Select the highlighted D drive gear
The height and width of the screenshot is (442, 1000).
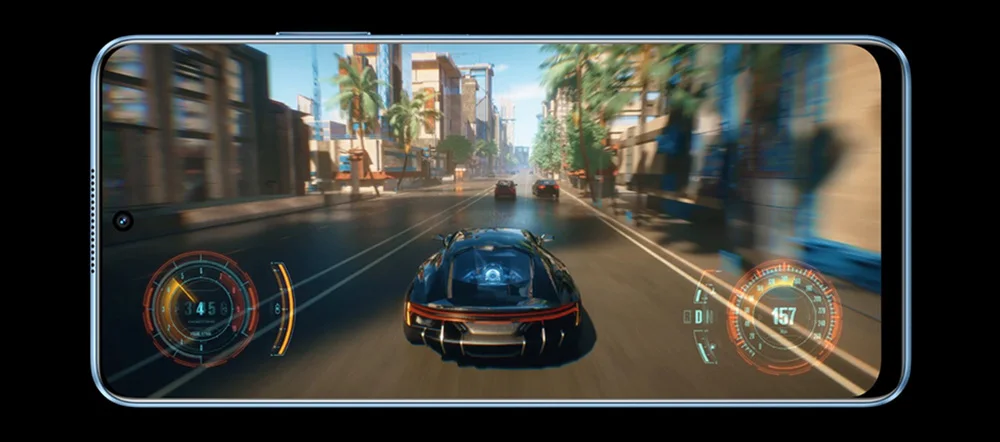pos(700,317)
